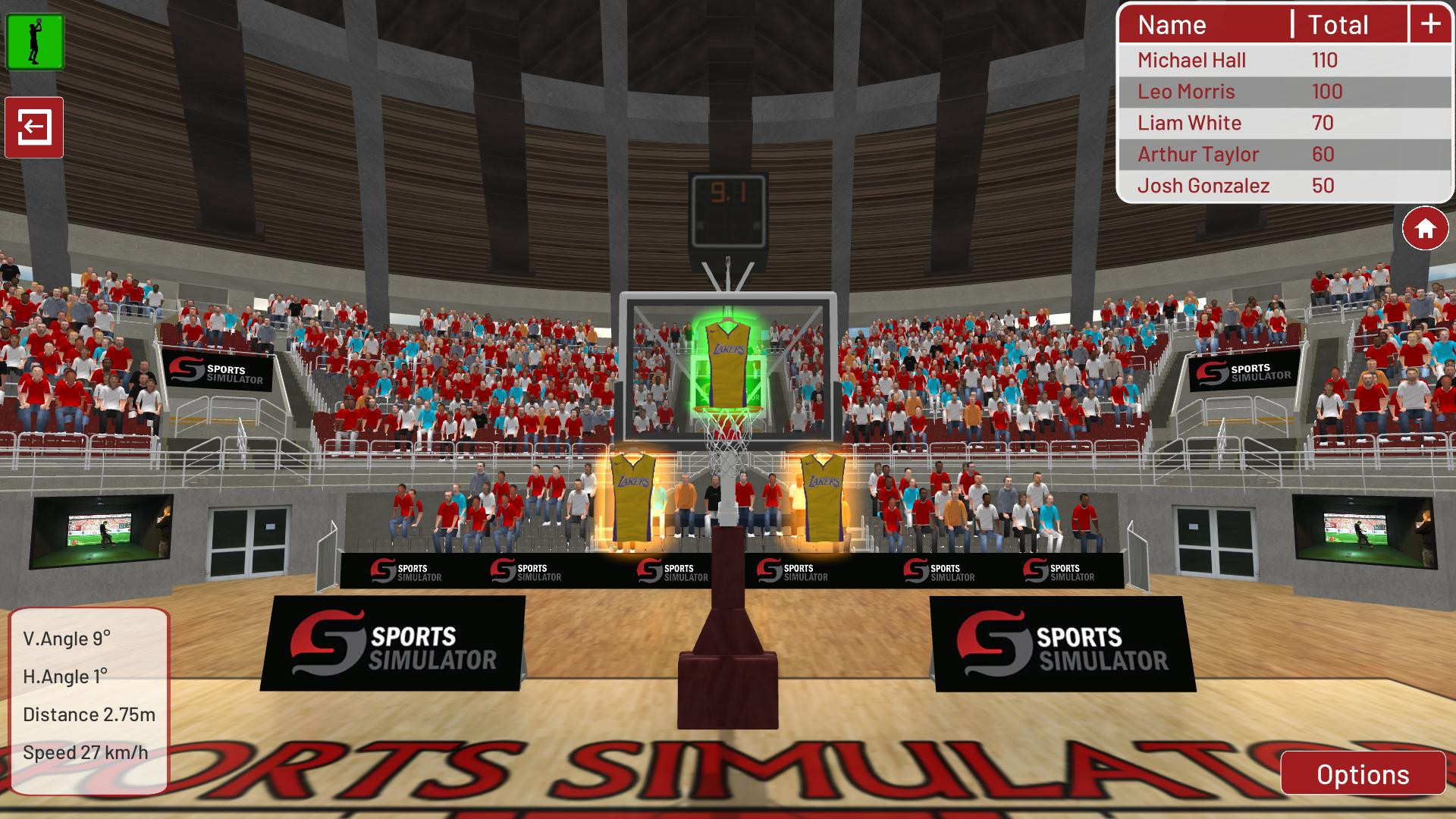Click the Speed 27 km/h readout

(87, 754)
